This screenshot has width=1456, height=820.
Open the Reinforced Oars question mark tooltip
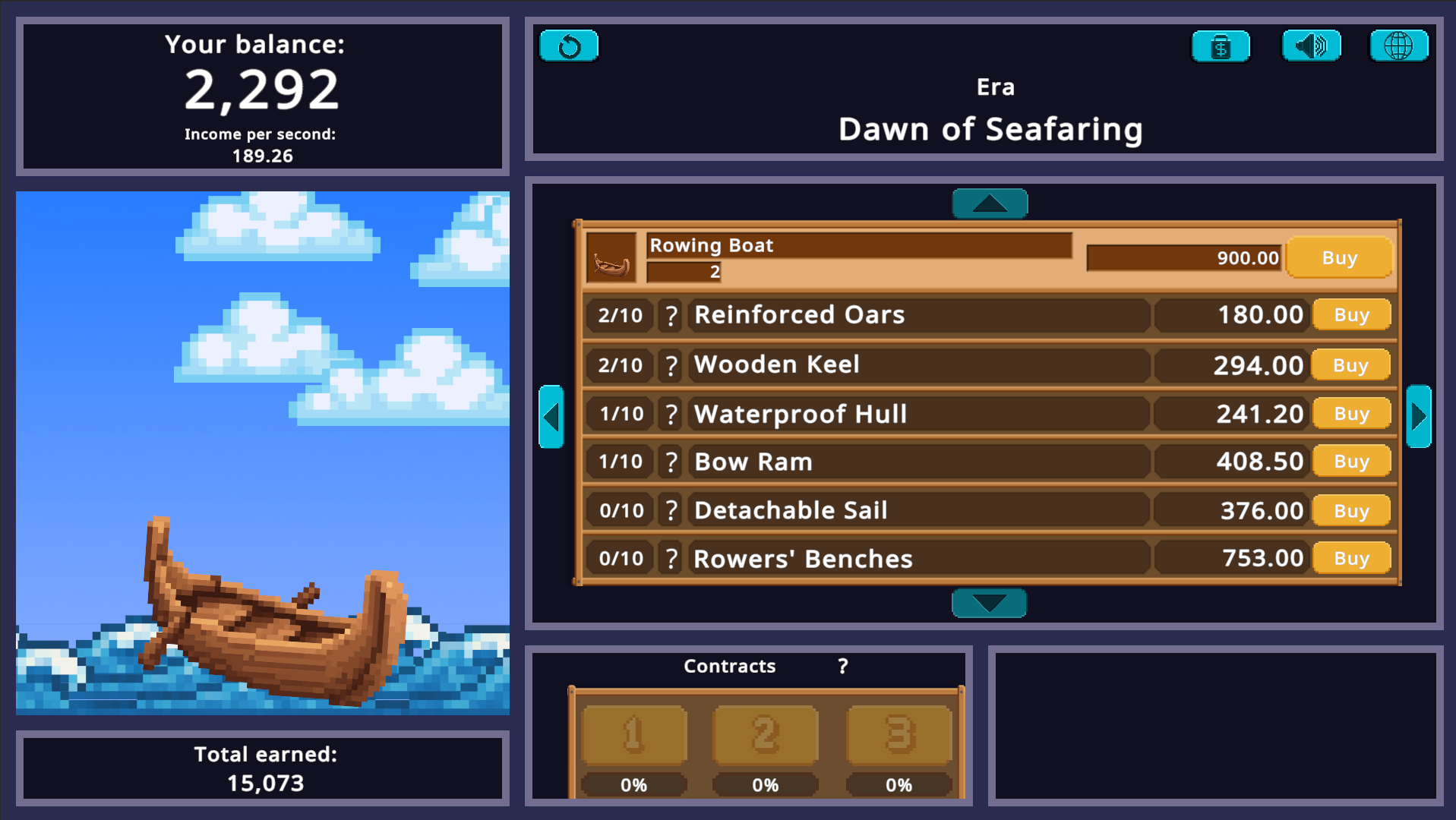coord(671,315)
